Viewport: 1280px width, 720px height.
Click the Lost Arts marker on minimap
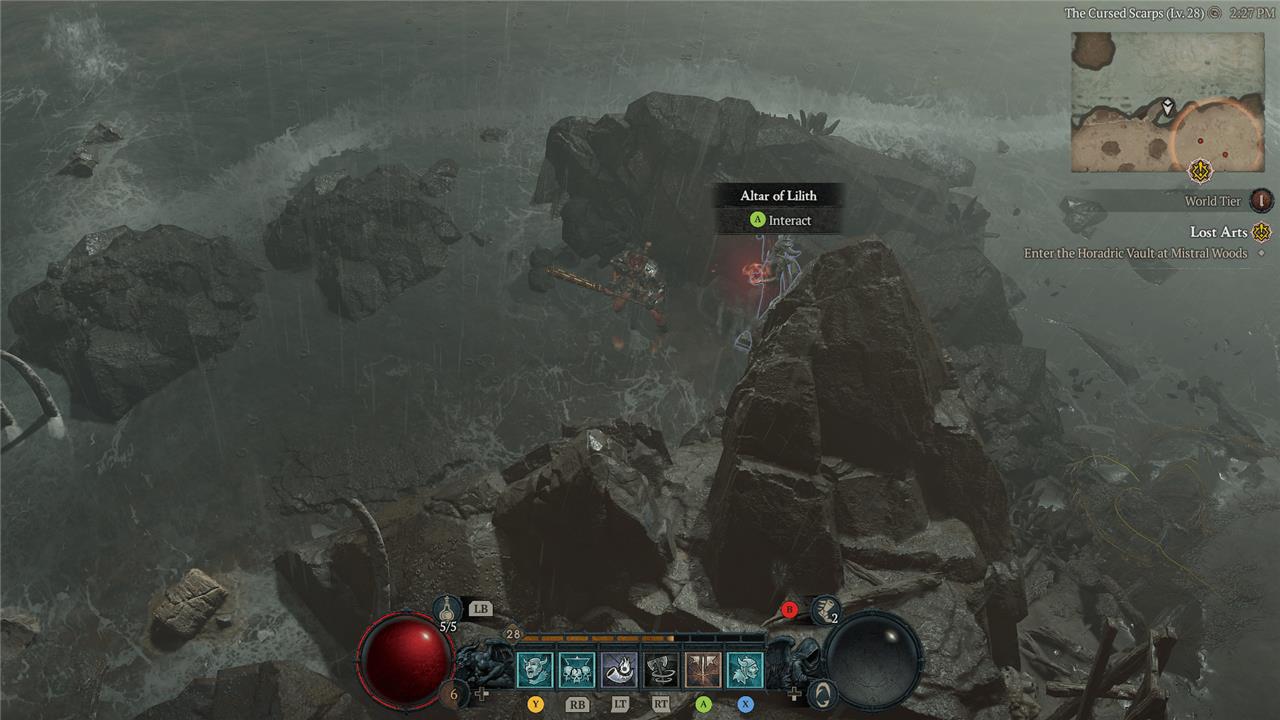click(1200, 171)
